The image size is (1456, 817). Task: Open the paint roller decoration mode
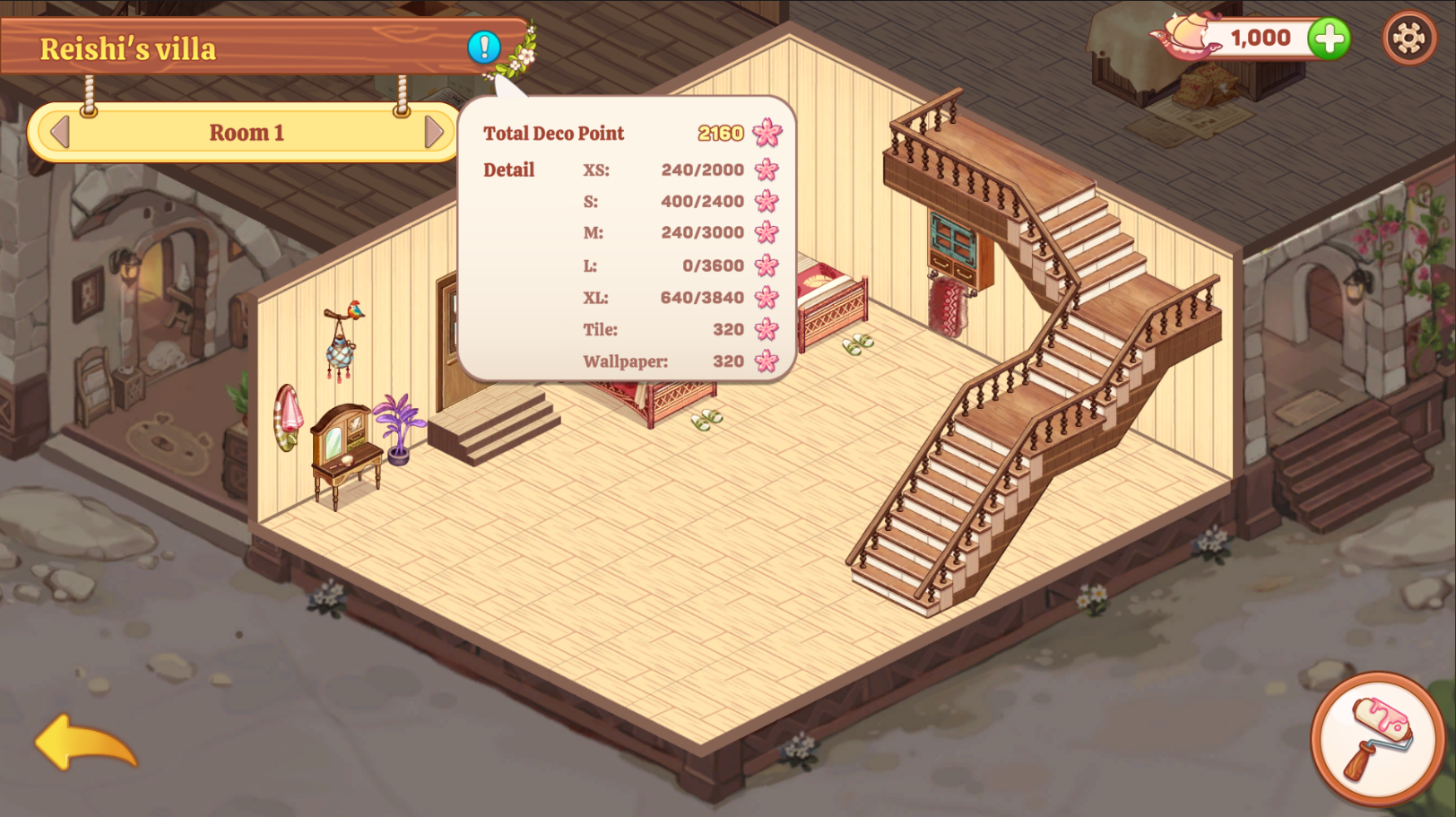tap(1378, 738)
